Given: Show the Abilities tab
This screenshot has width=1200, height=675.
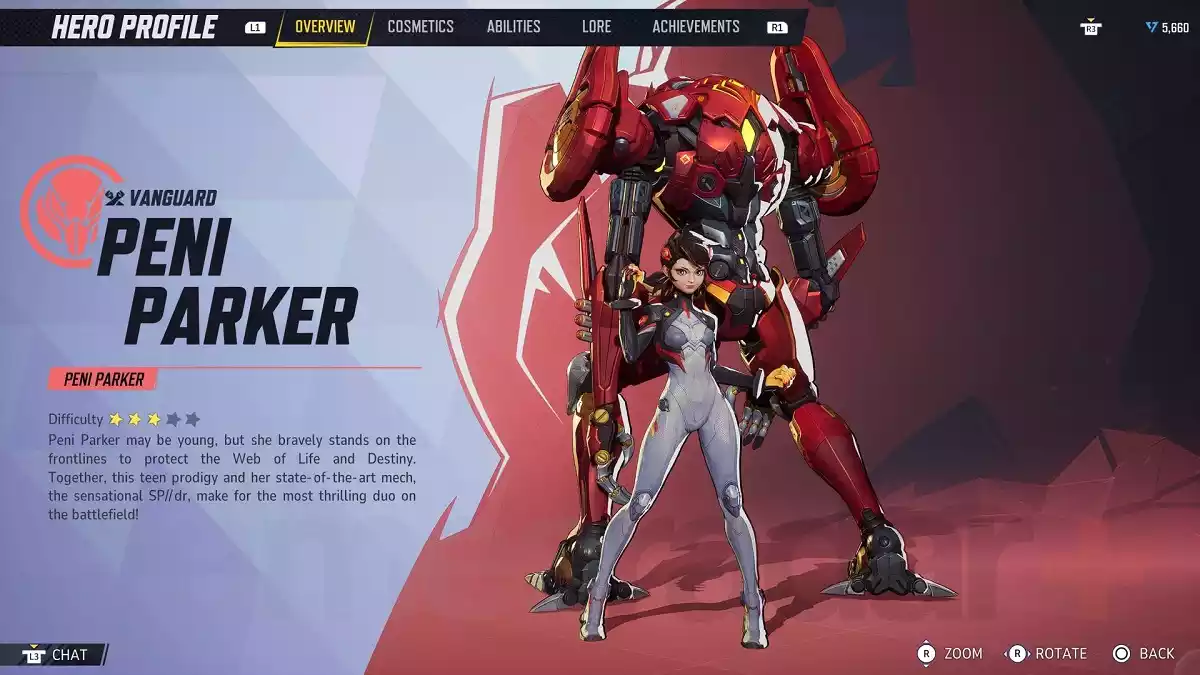Looking at the screenshot, I should tap(513, 27).
